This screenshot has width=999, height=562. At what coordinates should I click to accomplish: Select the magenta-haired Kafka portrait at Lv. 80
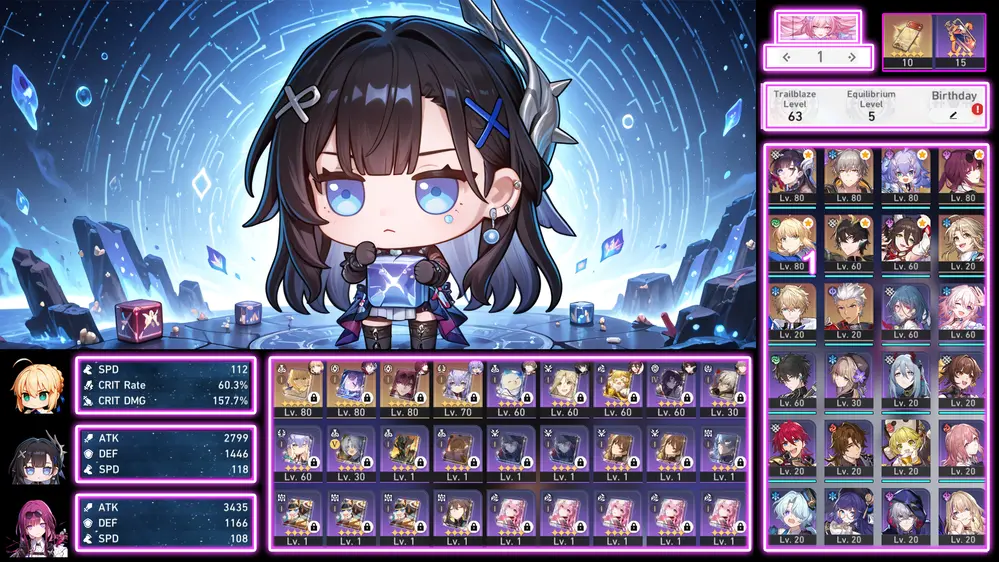coord(961,176)
